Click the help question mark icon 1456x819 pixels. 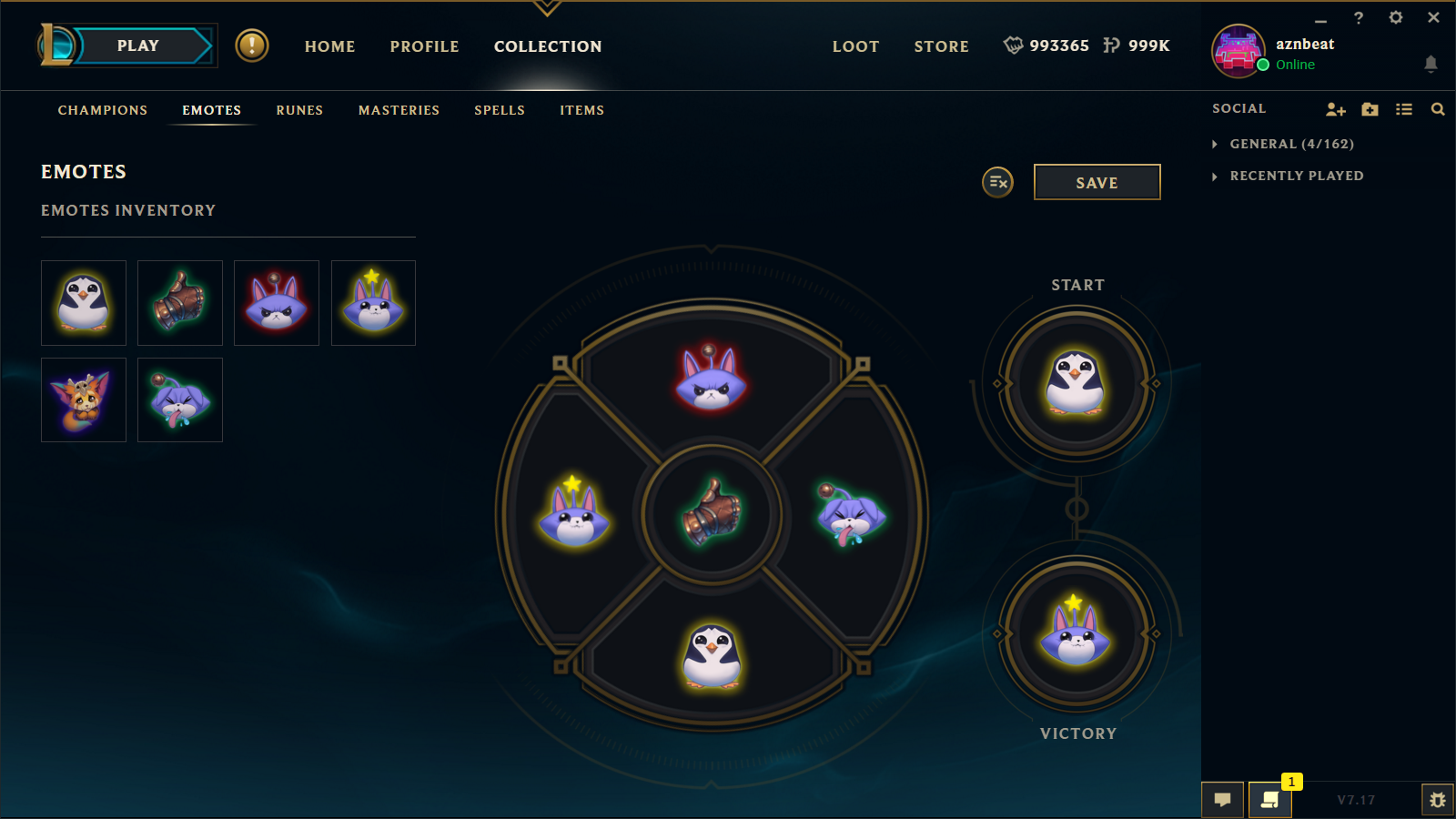[x=1359, y=17]
